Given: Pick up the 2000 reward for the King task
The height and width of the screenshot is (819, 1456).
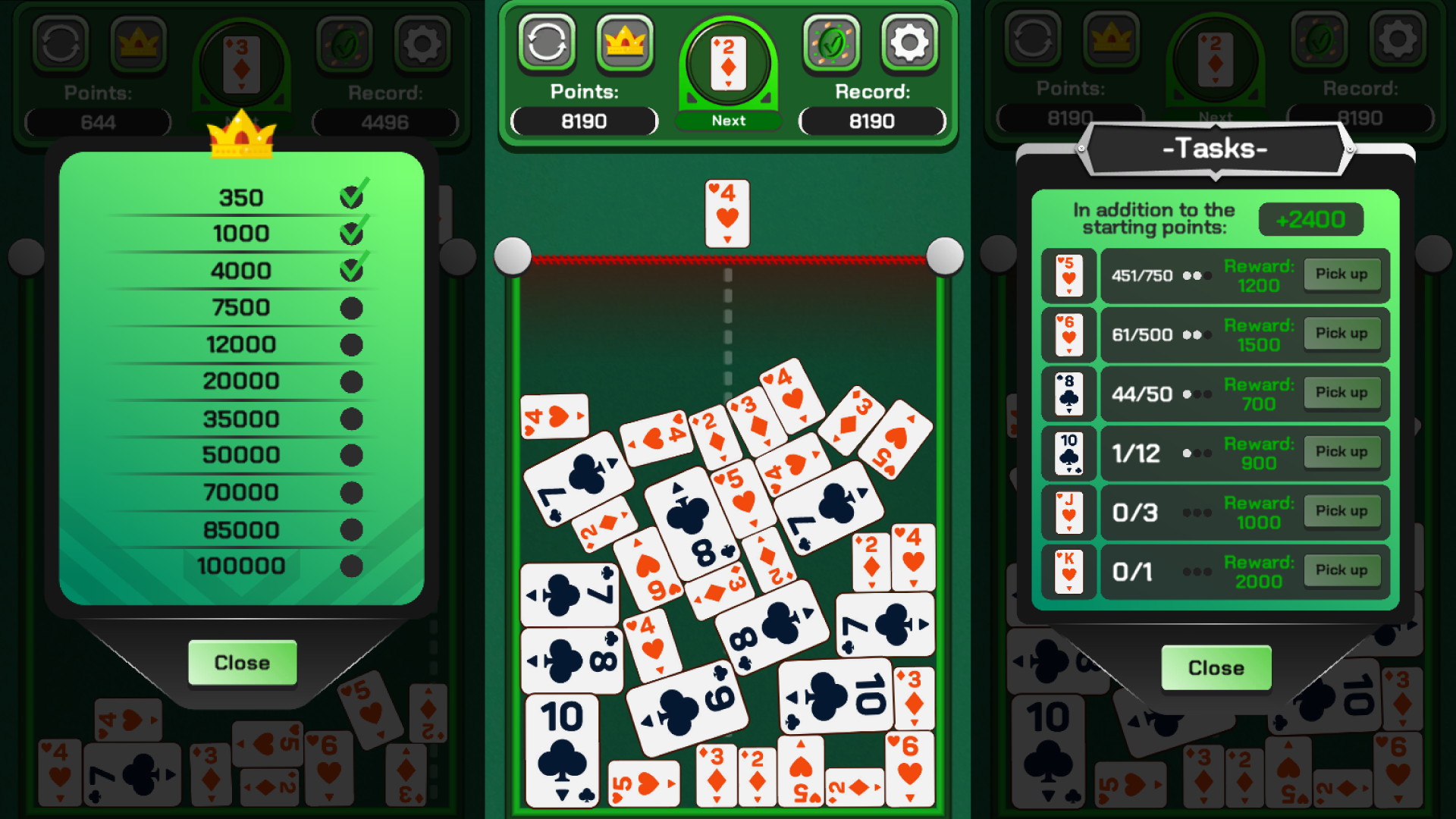Looking at the screenshot, I should pos(1342,570).
